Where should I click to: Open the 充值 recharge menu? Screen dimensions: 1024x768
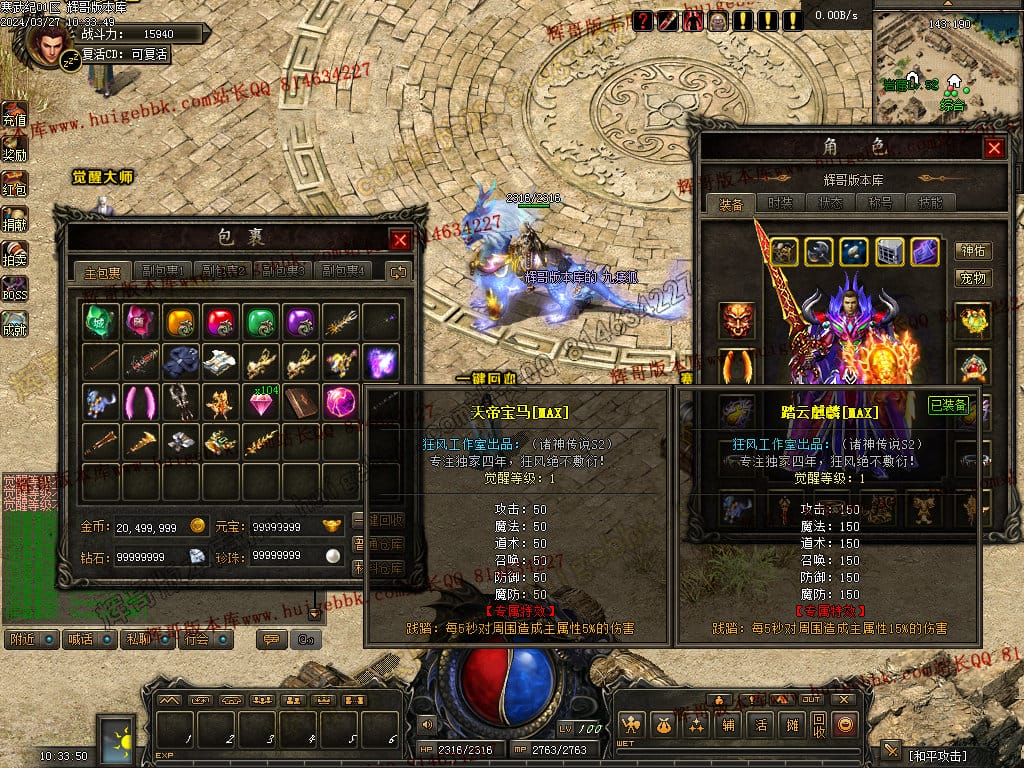[14, 114]
